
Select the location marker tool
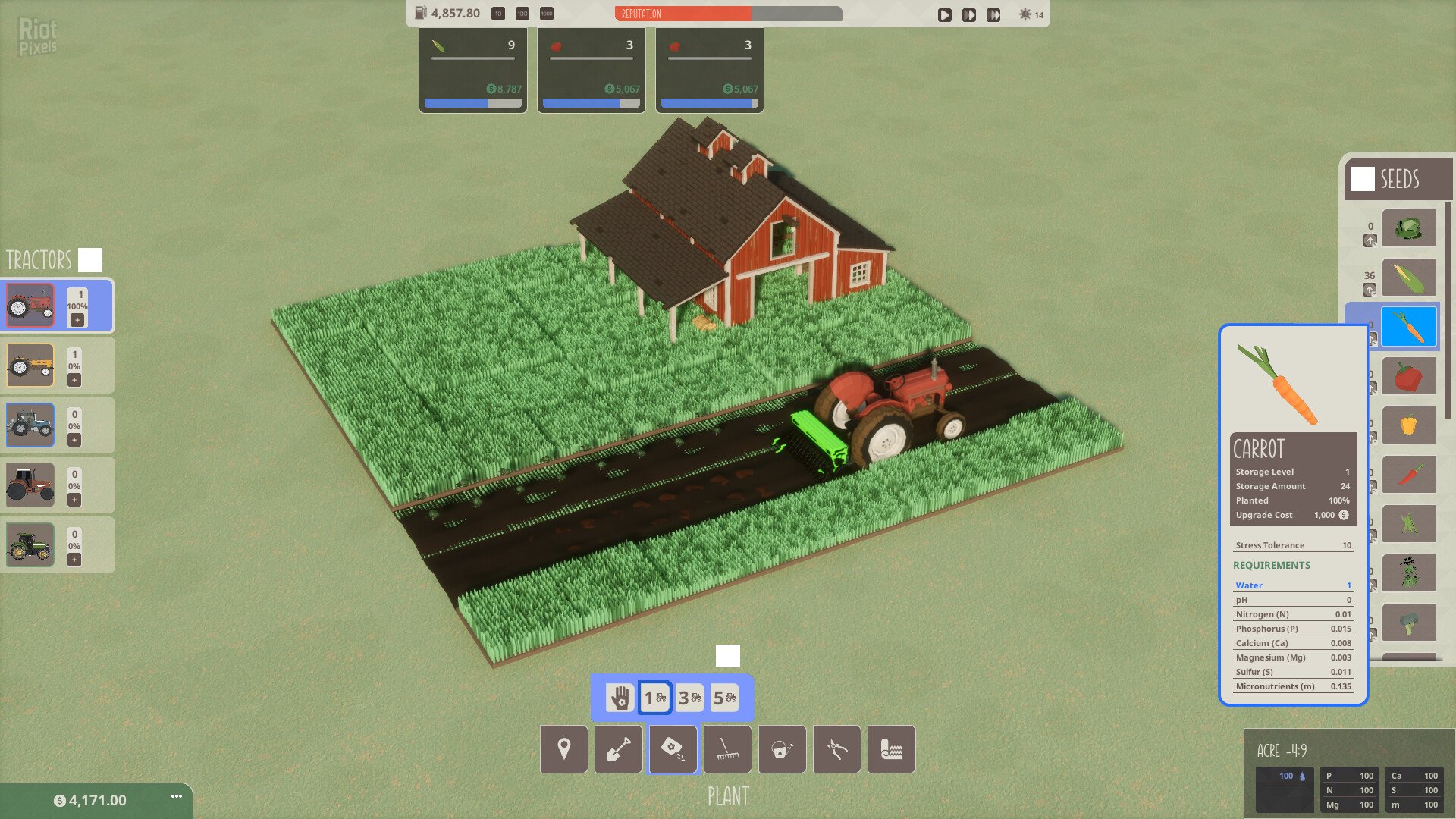pyautogui.click(x=563, y=749)
